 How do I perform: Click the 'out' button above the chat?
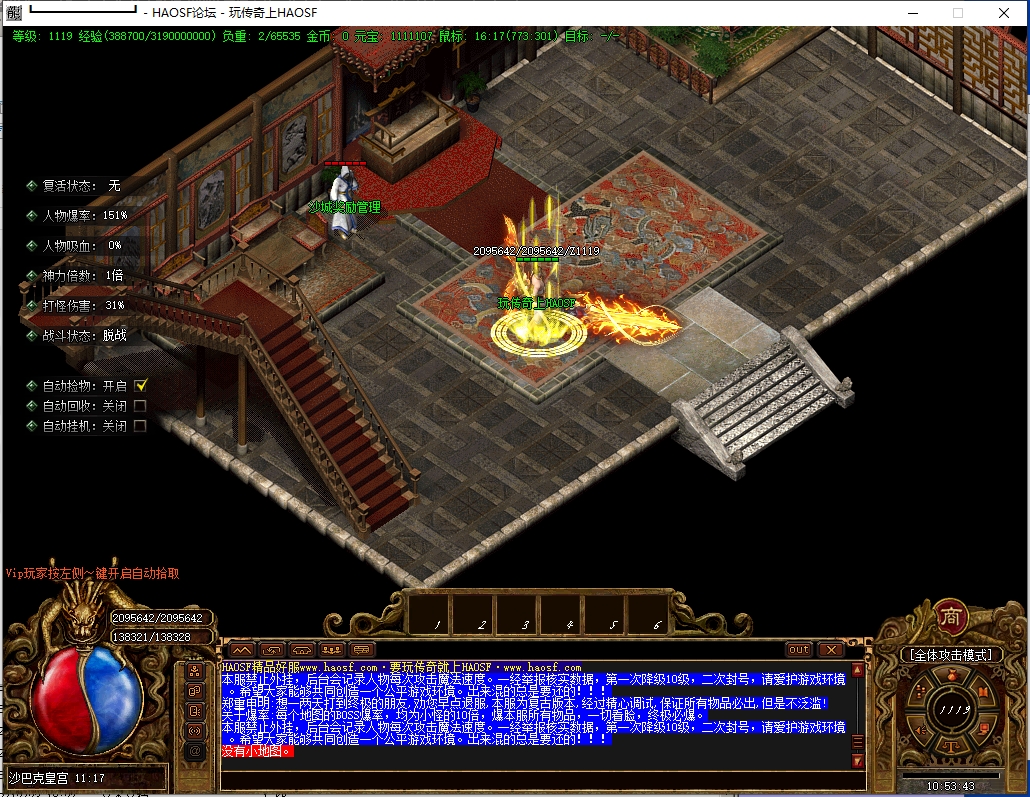pos(798,650)
